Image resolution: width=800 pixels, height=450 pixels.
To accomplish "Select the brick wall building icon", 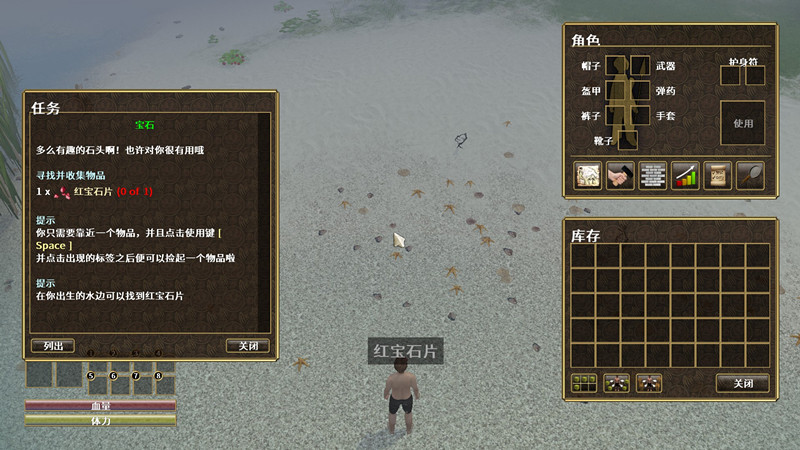I will pyautogui.click(x=652, y=175).
